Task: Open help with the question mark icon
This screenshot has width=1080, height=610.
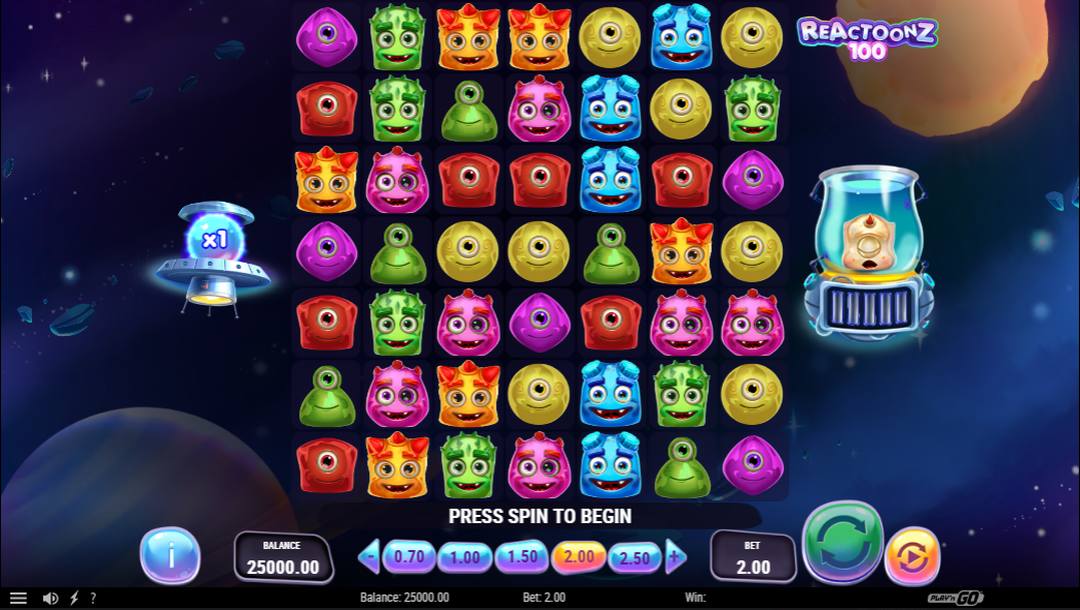Action: point(93,598)
